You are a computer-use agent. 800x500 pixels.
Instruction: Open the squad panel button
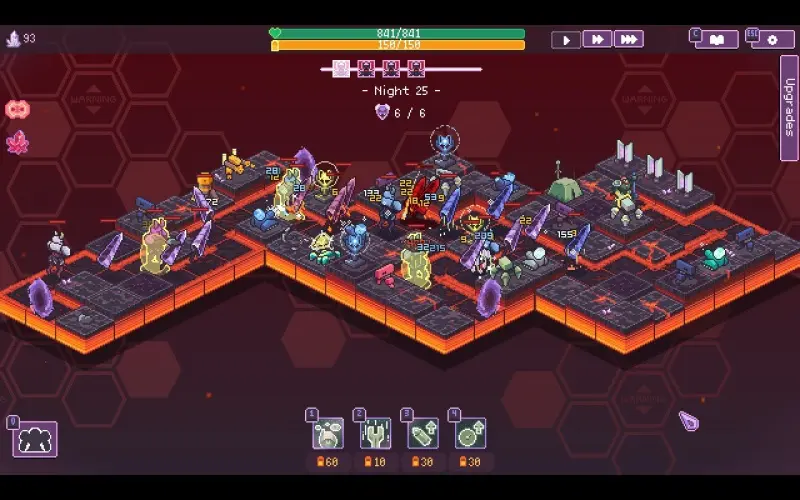click(x=35, y=439)
